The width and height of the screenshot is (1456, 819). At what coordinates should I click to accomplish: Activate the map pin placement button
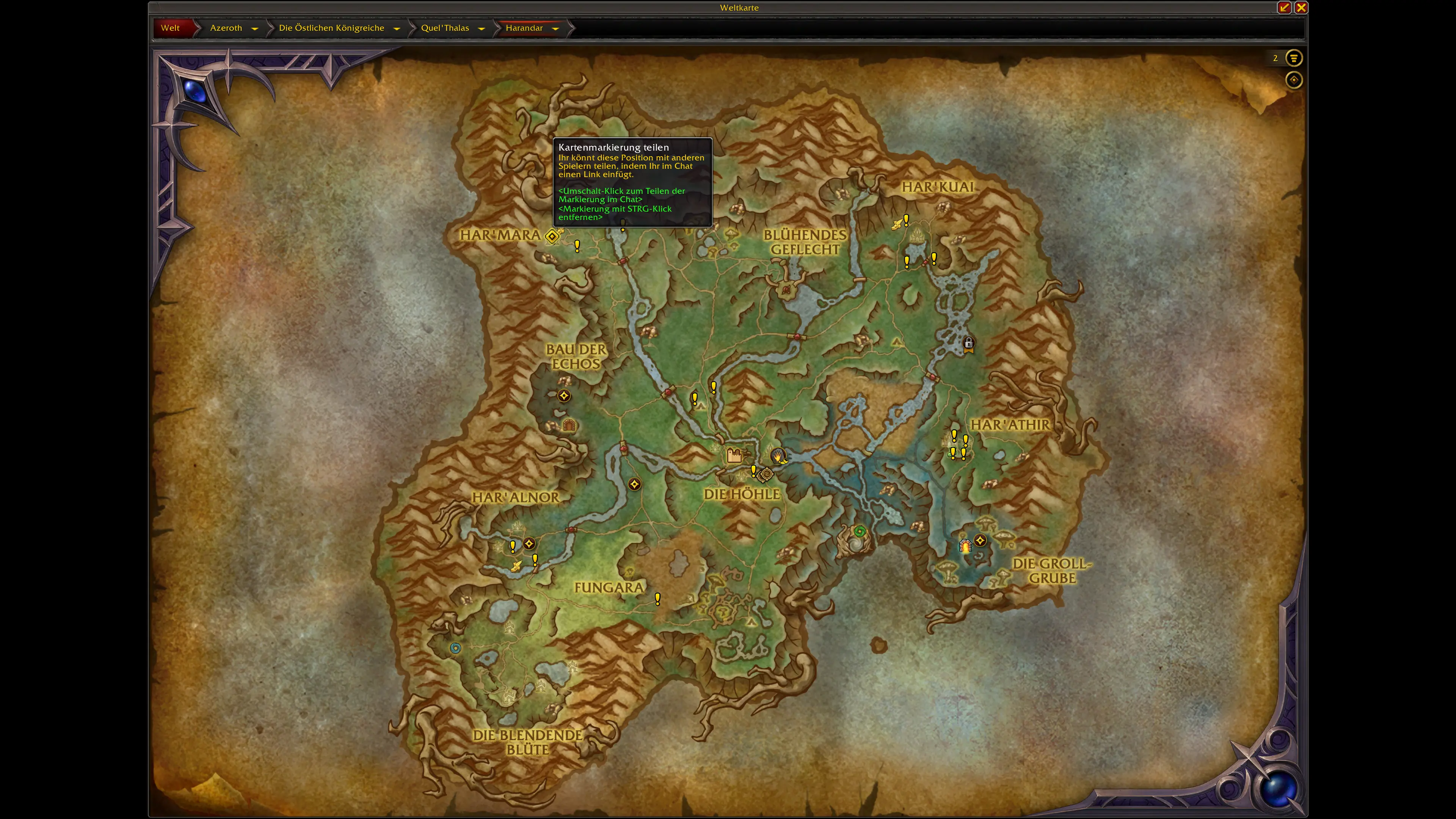click(x=1293, y=80)
